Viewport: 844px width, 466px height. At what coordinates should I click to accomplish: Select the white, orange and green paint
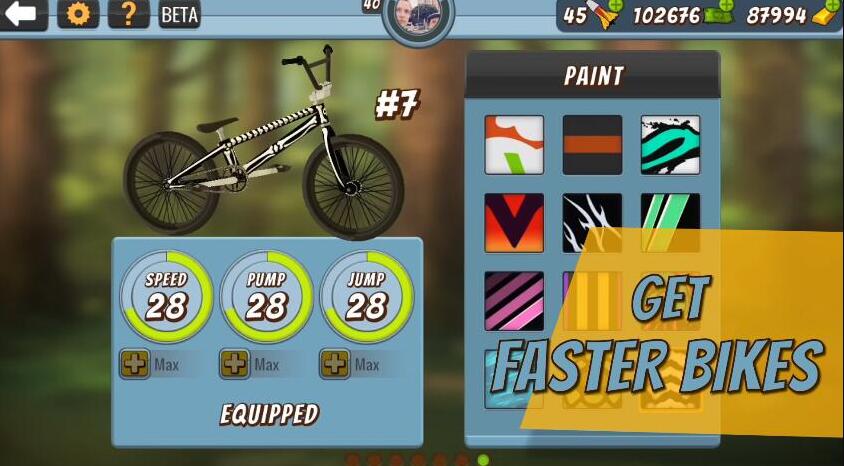pos(514,145)
